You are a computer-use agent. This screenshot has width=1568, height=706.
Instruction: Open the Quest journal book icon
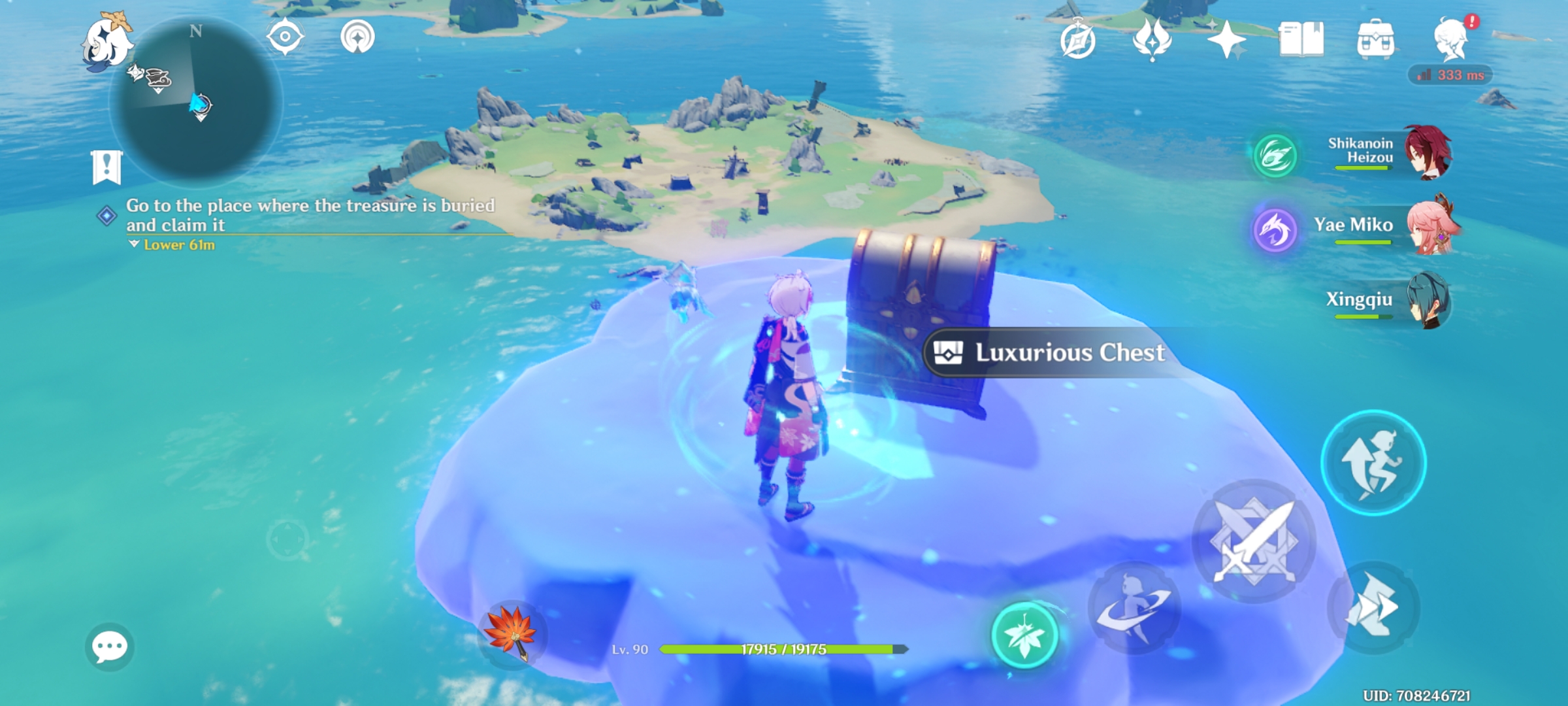coord(1300,39)
